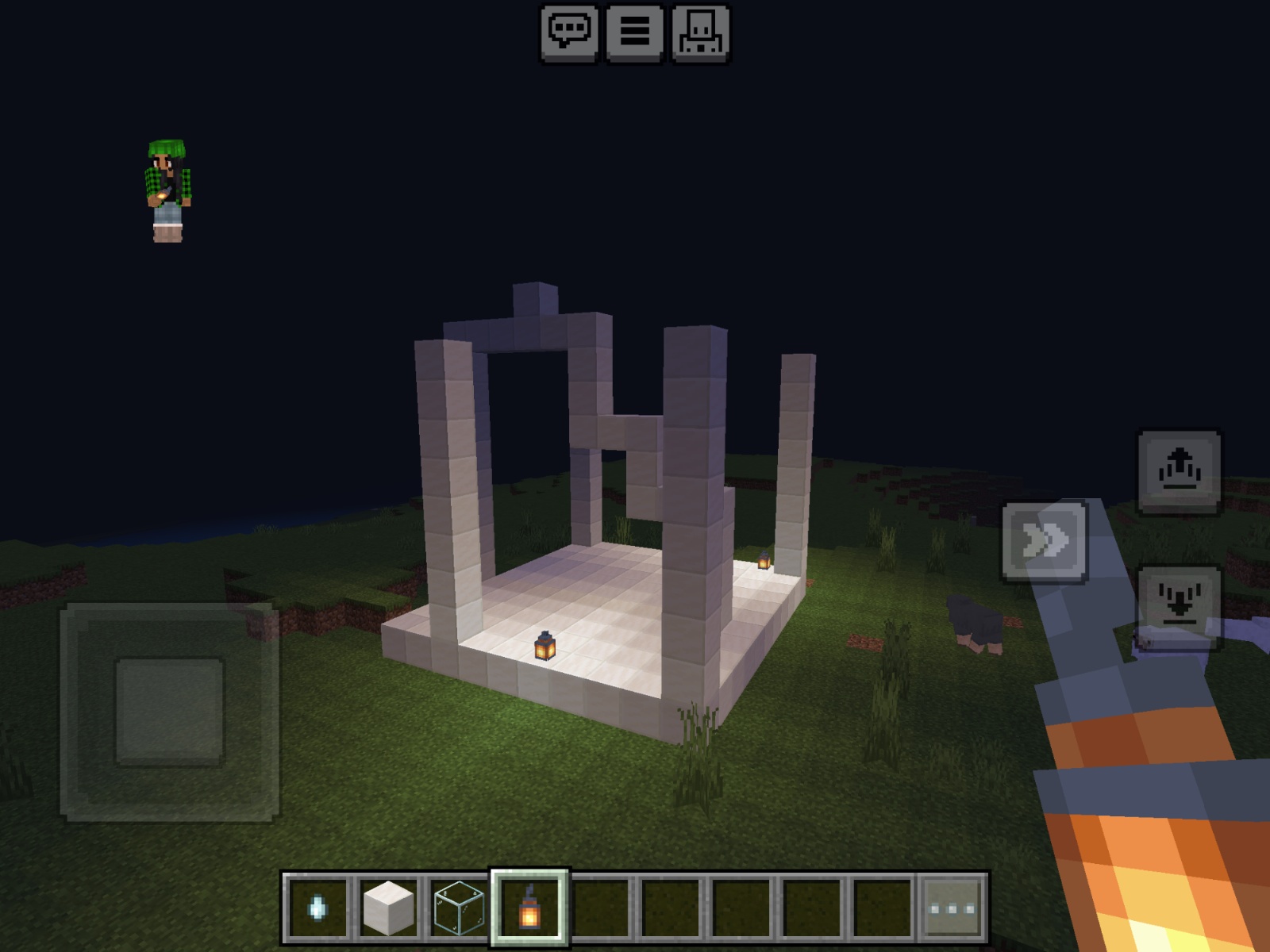1270x952 pixels.
Task: Choose the glass block hotbar slot
Action: pos(459,908)
